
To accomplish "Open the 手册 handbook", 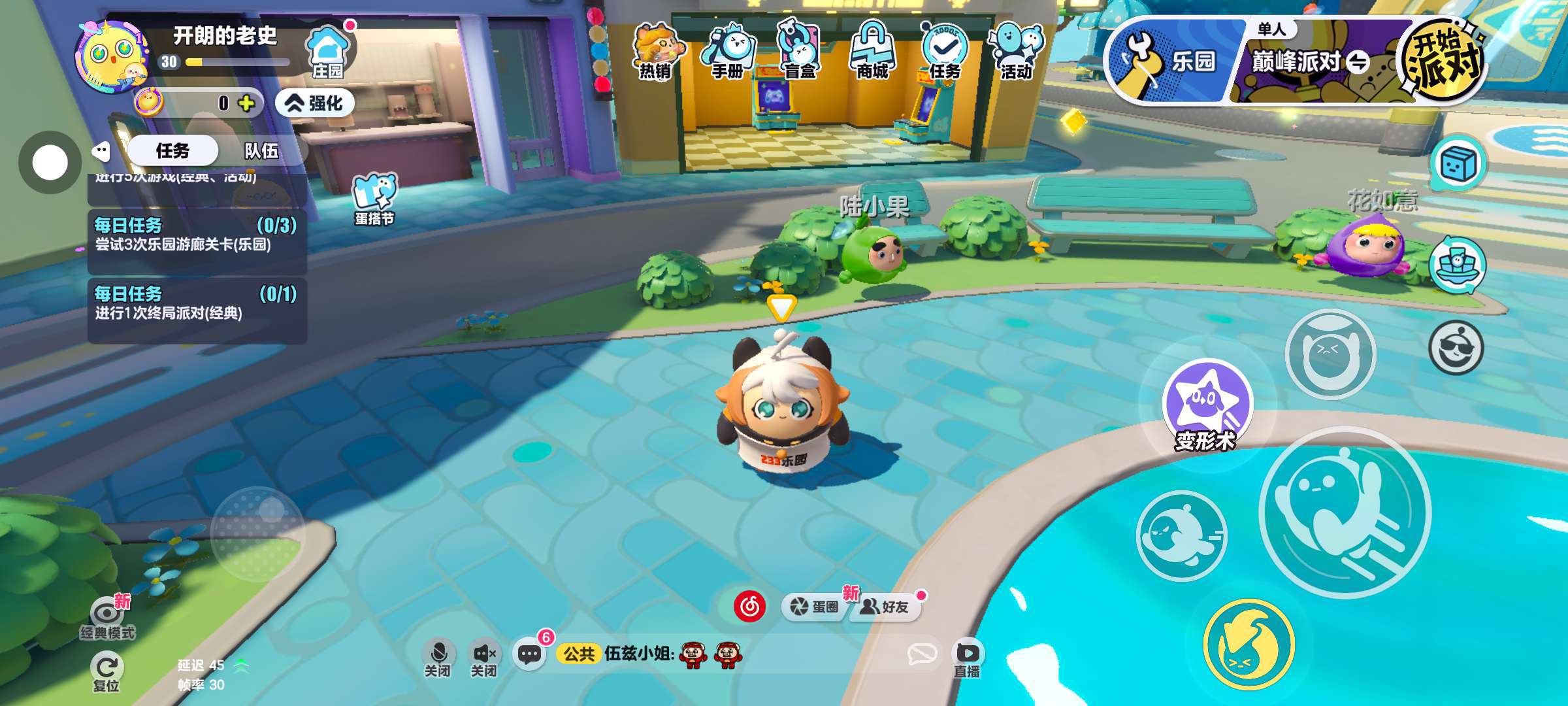I will click(727, 51).
